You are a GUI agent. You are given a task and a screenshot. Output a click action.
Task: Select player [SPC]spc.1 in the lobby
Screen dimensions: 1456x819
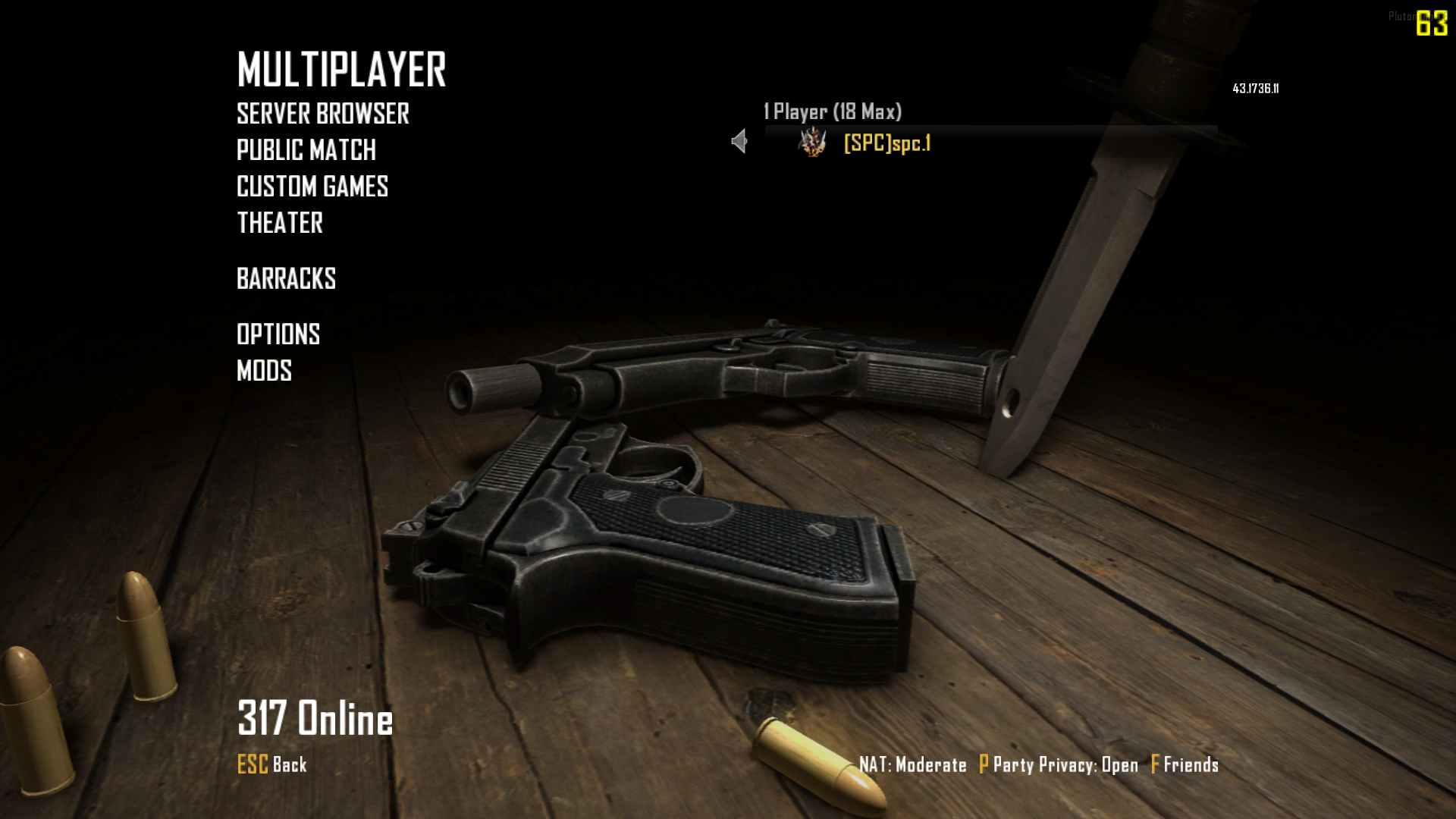click(886, 143)
